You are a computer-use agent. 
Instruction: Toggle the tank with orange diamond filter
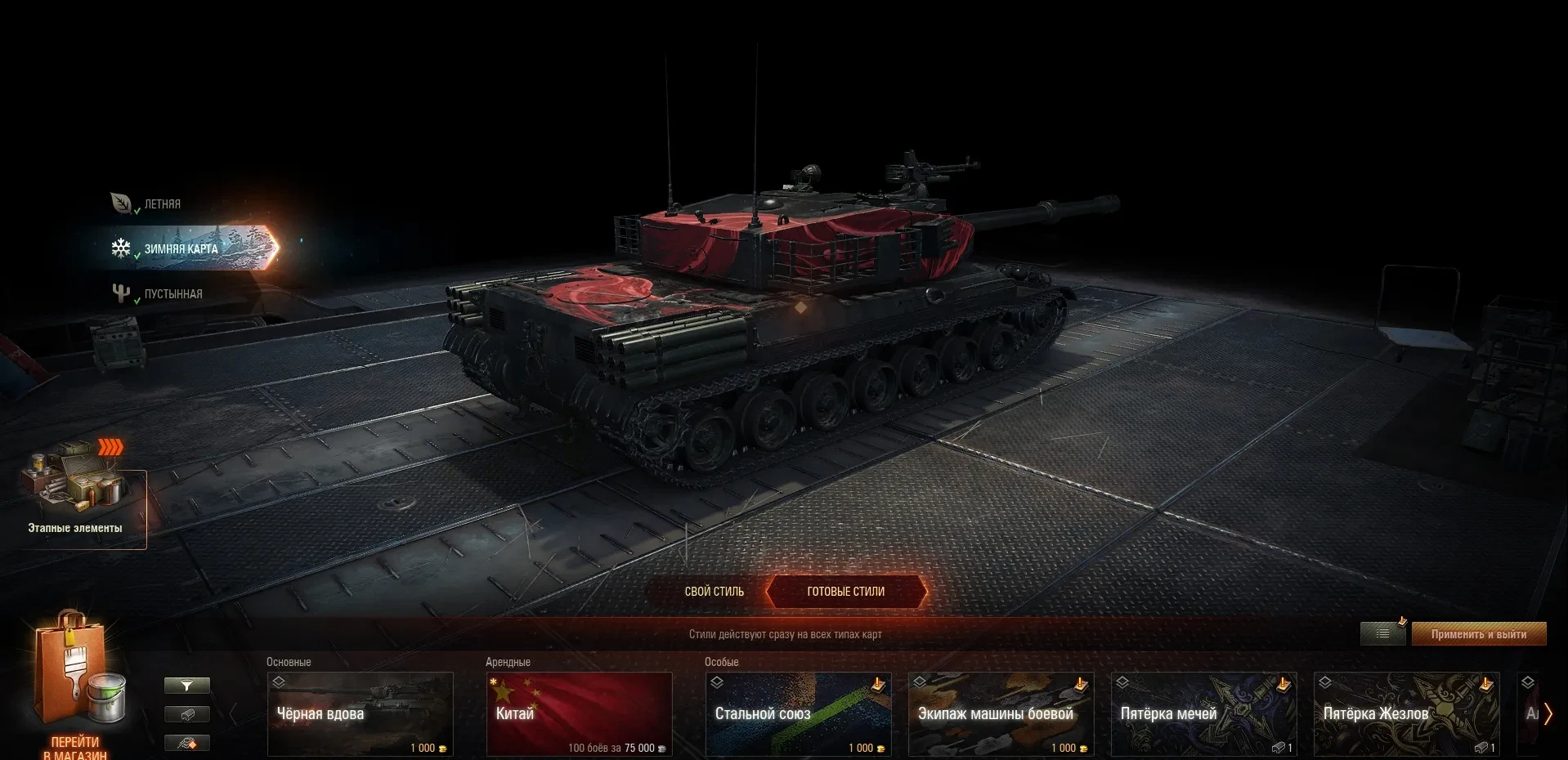186,743
